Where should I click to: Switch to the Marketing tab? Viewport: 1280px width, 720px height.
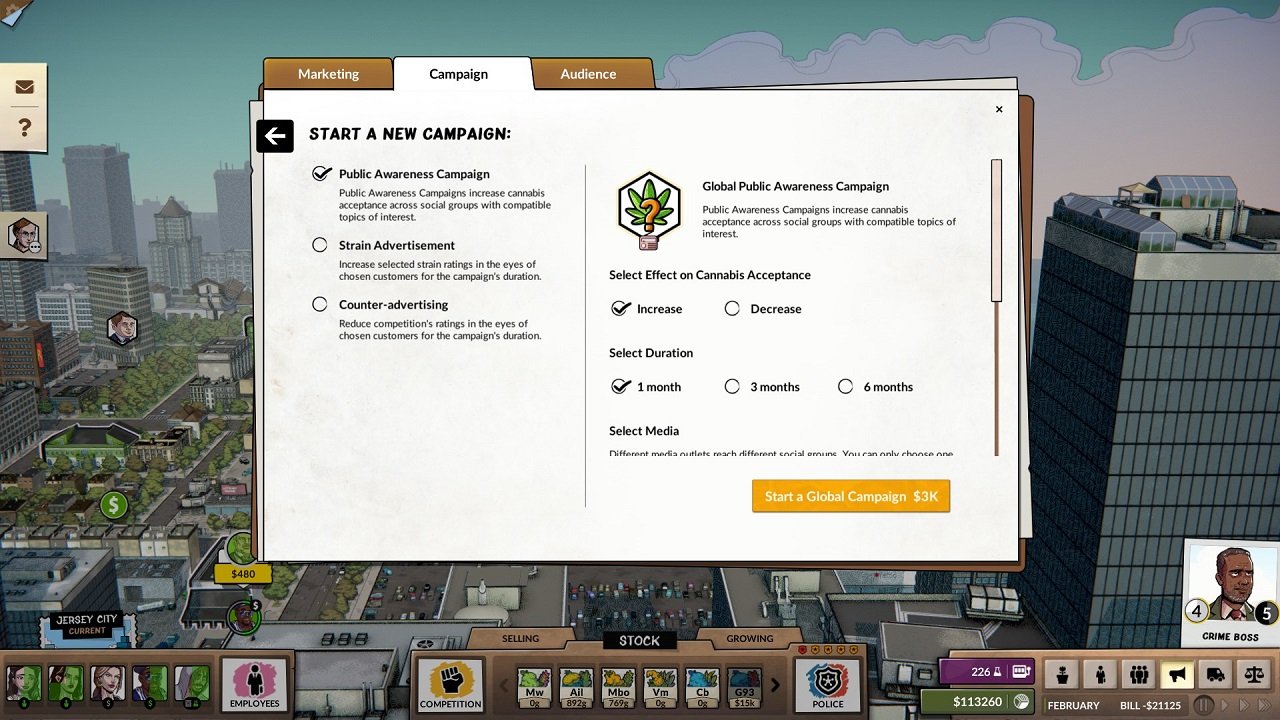tap(328, 73)
